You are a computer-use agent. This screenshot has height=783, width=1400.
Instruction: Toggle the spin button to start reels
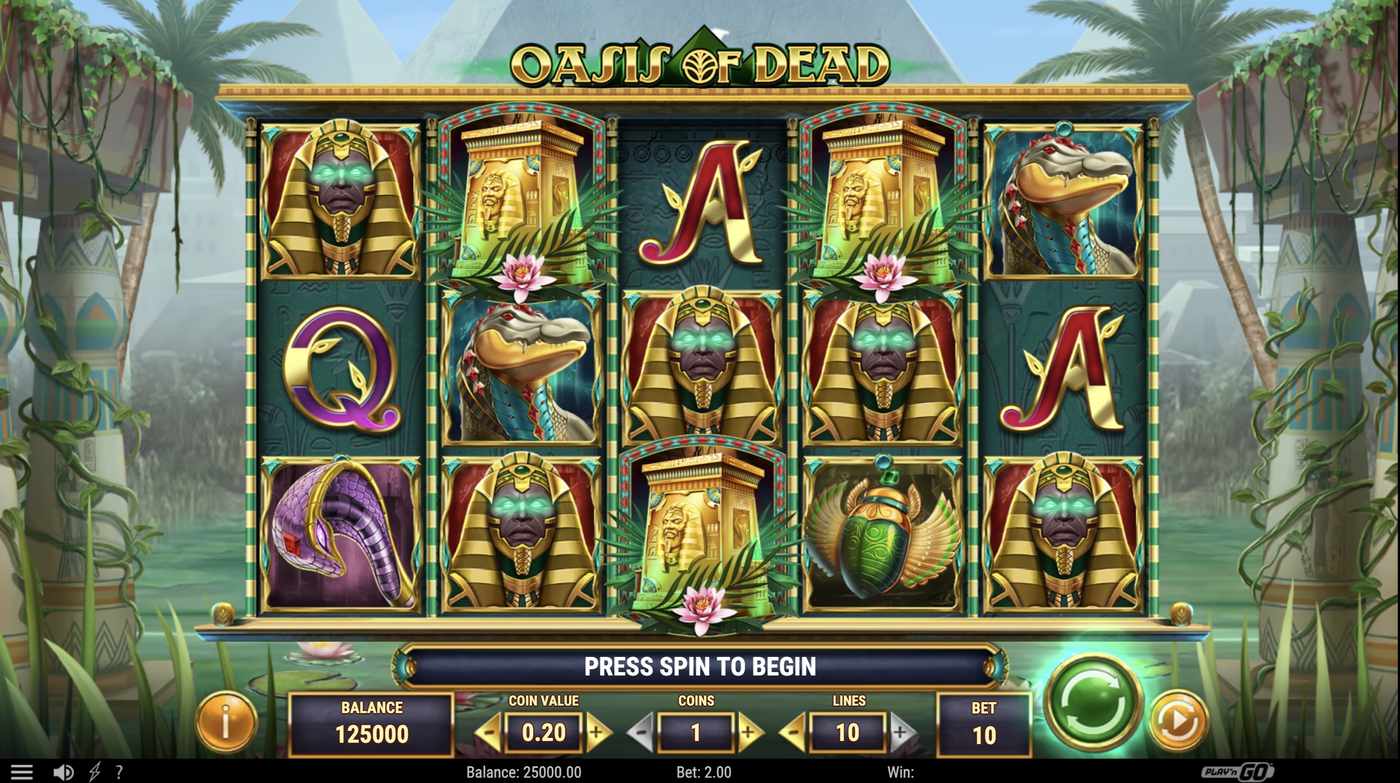pos(1093,702)
